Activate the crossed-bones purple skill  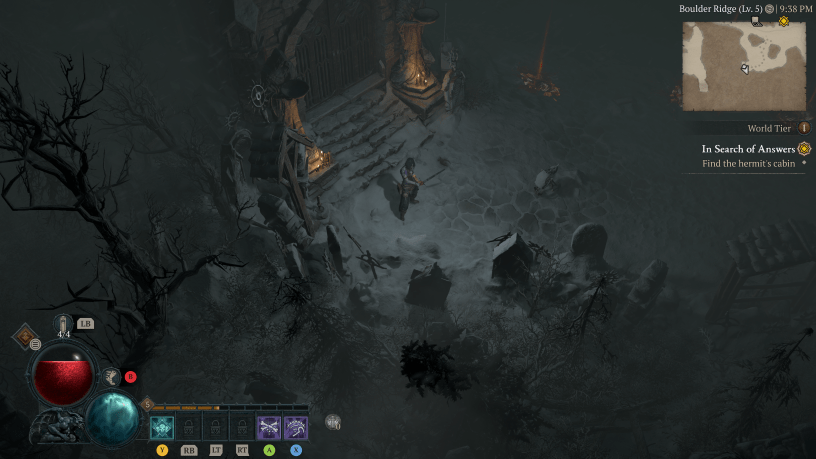[269, 427]
